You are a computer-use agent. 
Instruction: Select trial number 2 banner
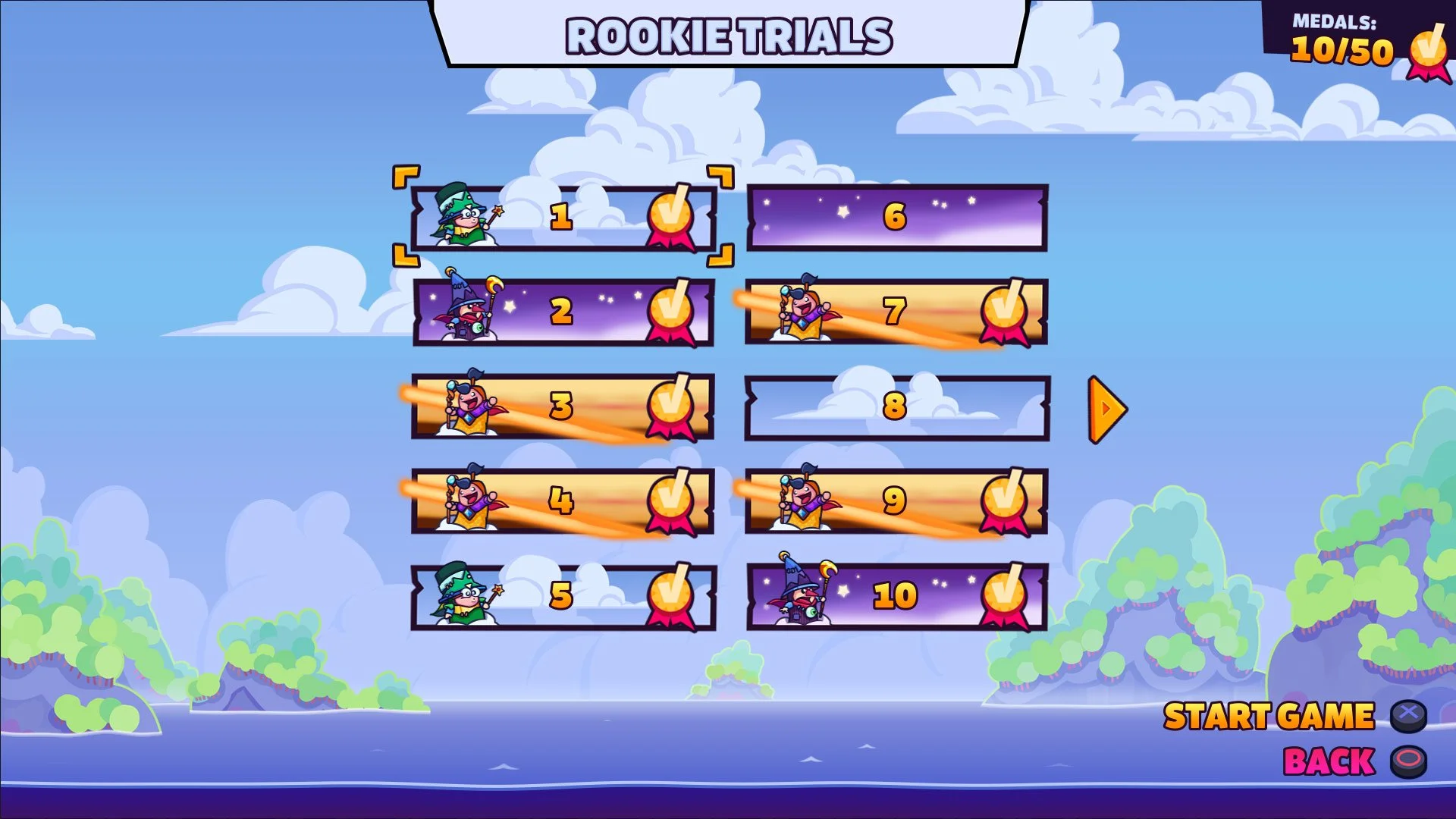[561, 312]
